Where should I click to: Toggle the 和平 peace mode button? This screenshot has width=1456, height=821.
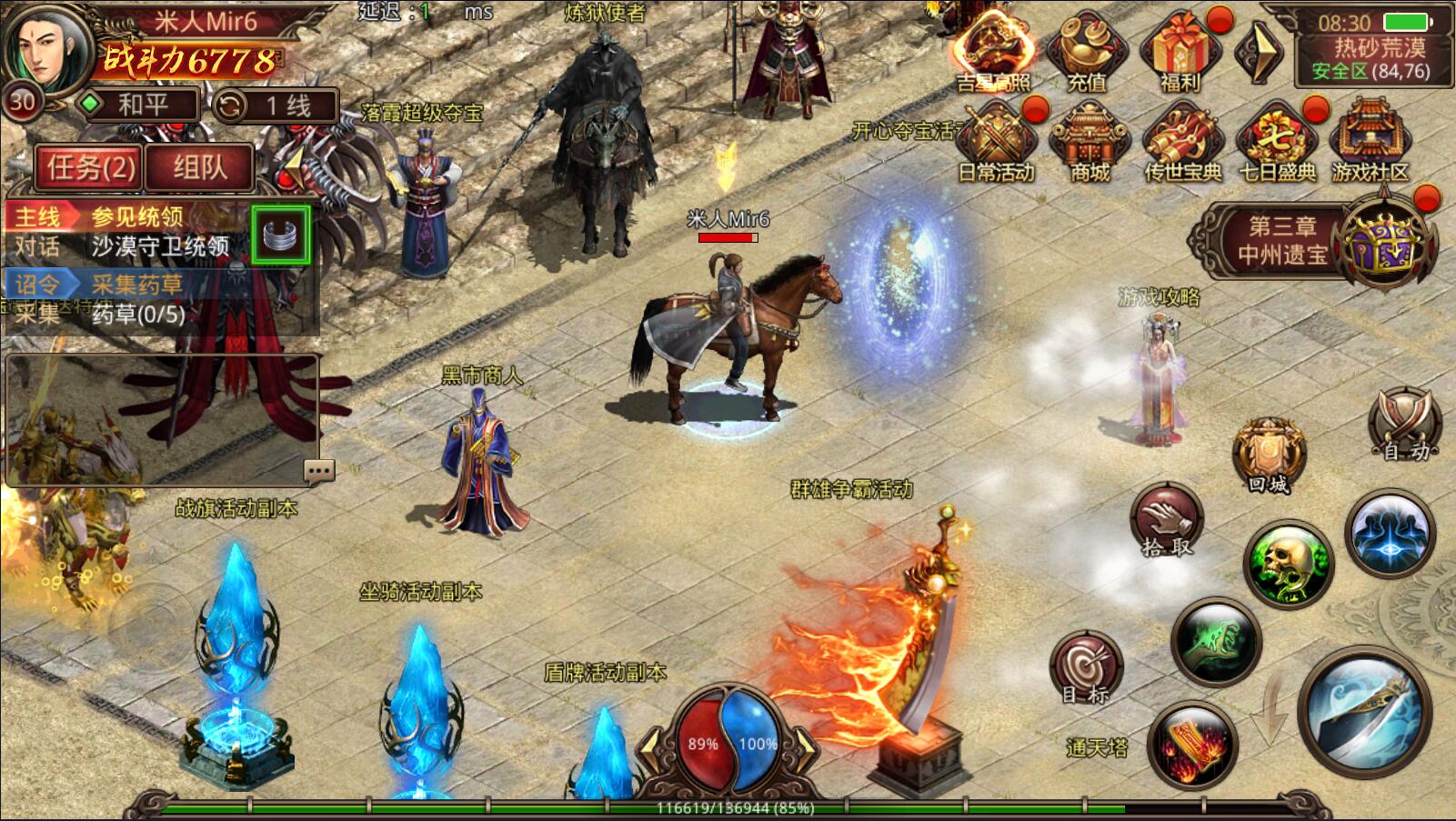click(x=139, y=105)
